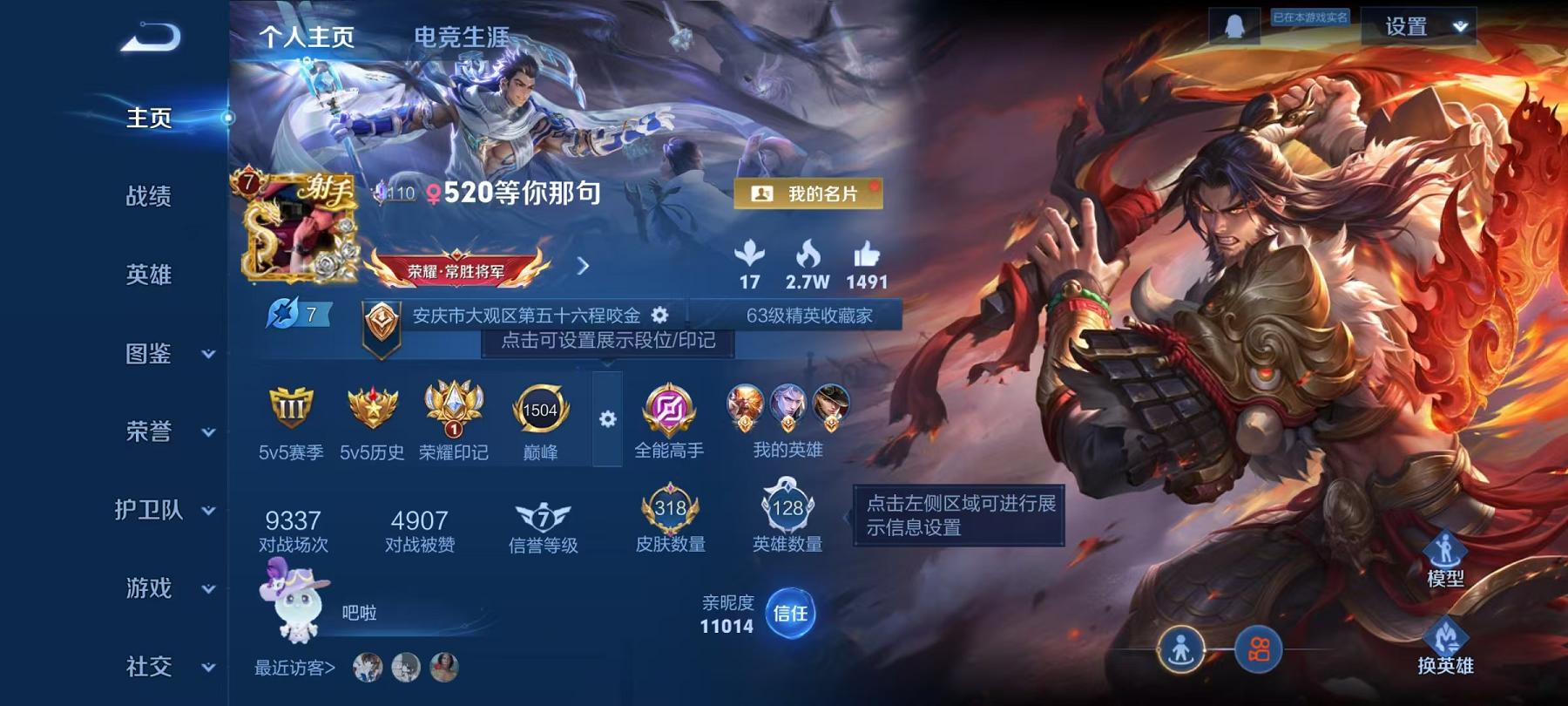Viewport: 1568px width, 706px height.
Task: Click the QQ penguin icon at top right
Action: [x=1235, y=25]
